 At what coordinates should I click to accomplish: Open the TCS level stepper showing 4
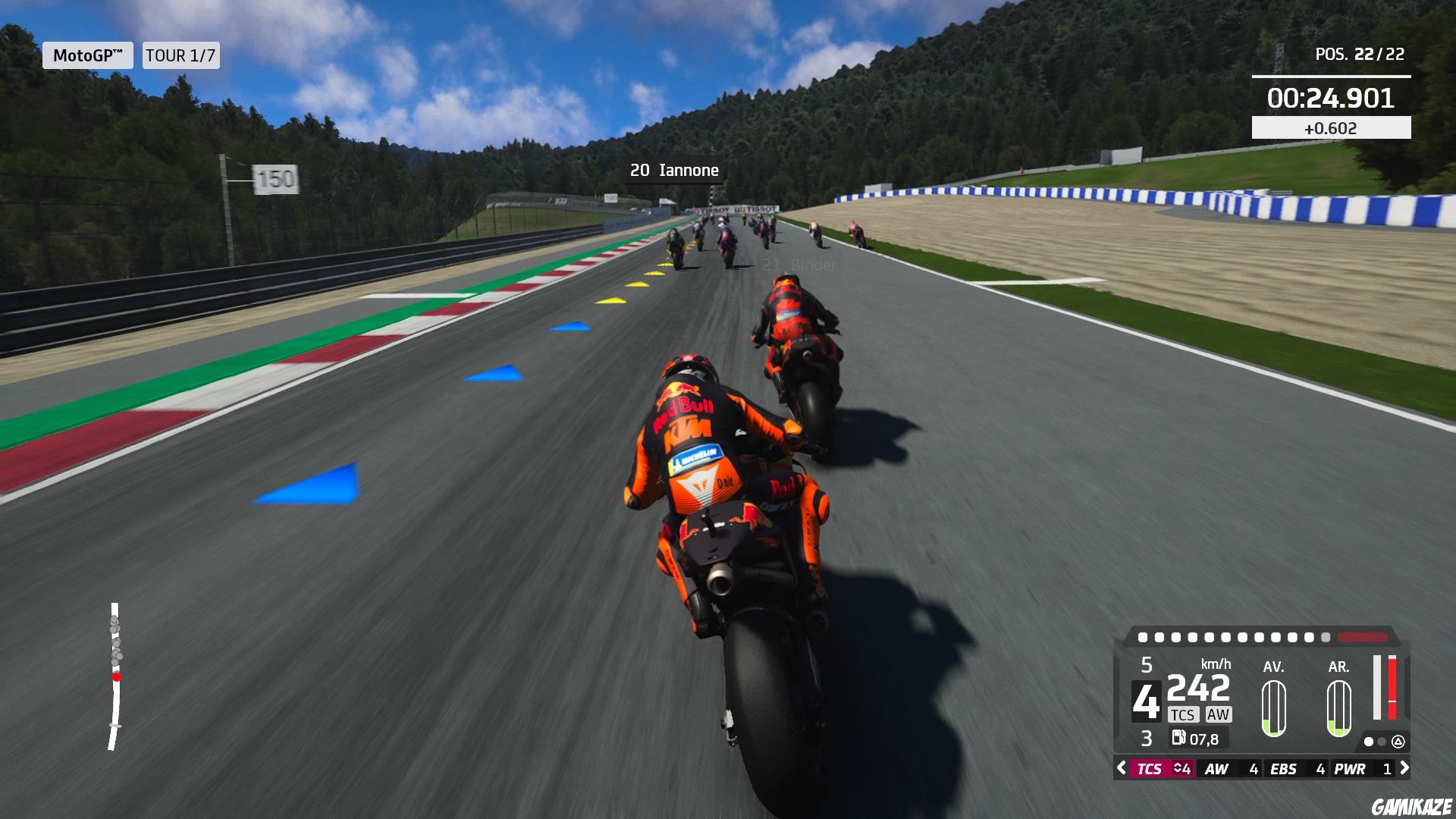(1183, 769)
